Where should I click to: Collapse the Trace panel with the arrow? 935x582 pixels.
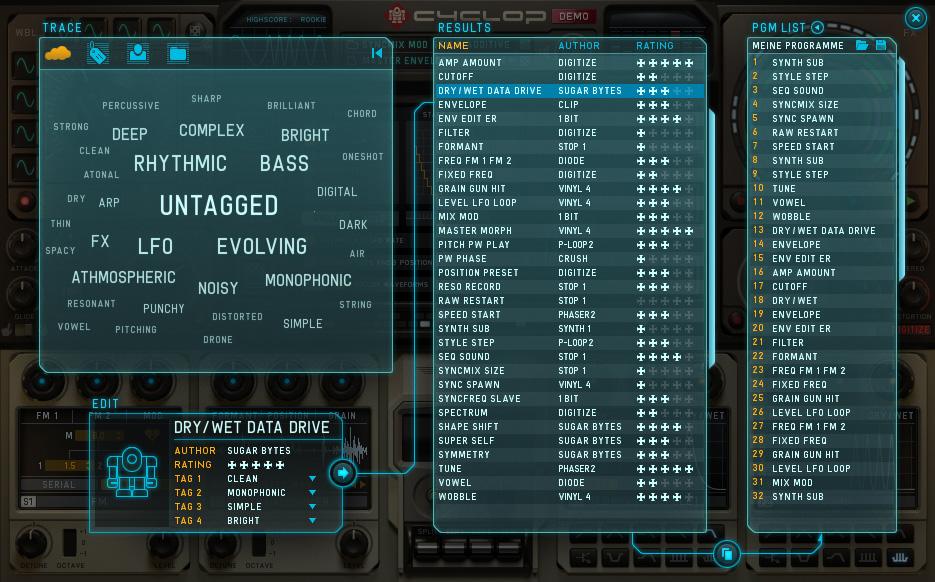(x=377, y=53)
